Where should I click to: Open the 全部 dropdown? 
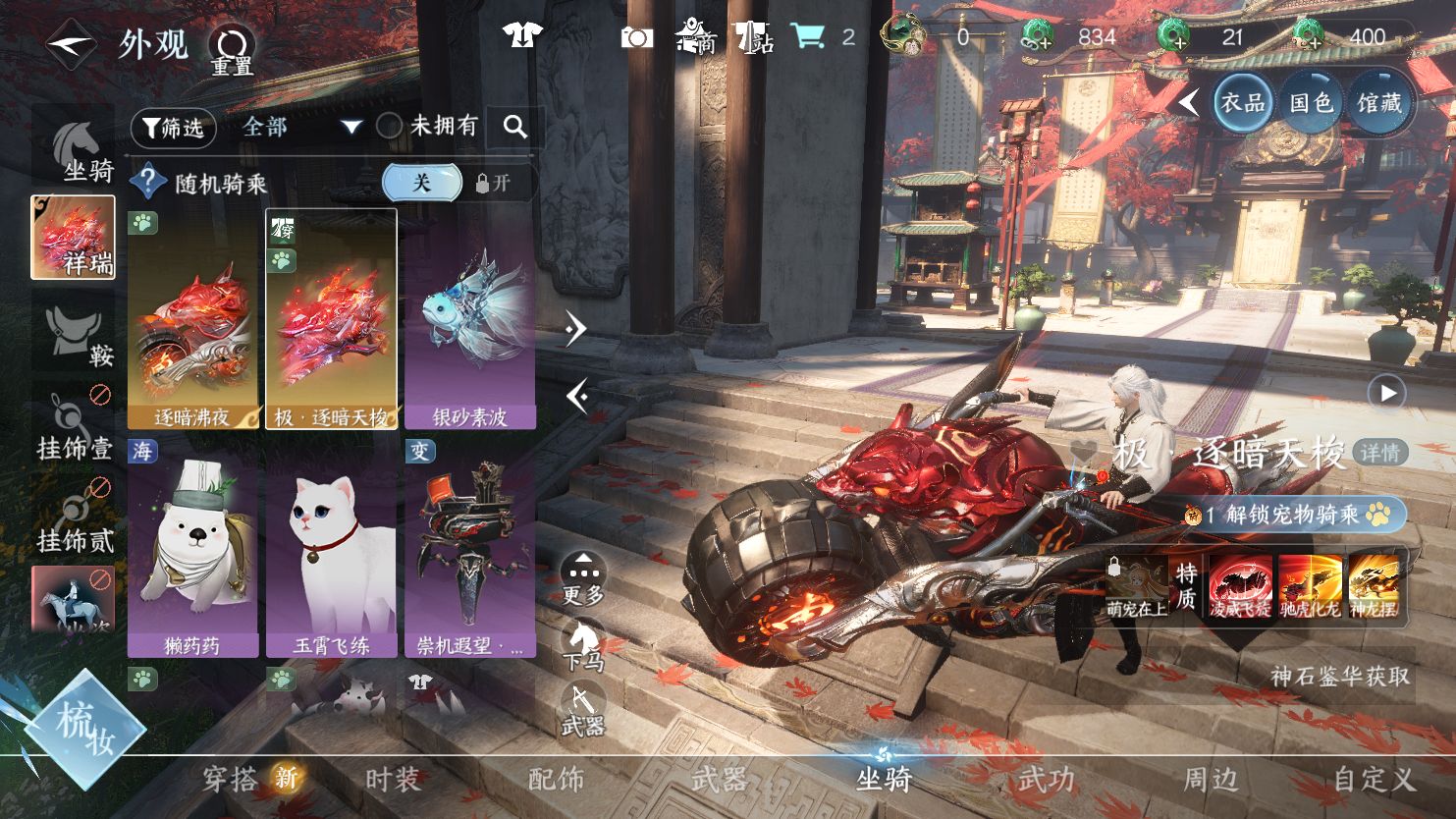tap(300, 127)
